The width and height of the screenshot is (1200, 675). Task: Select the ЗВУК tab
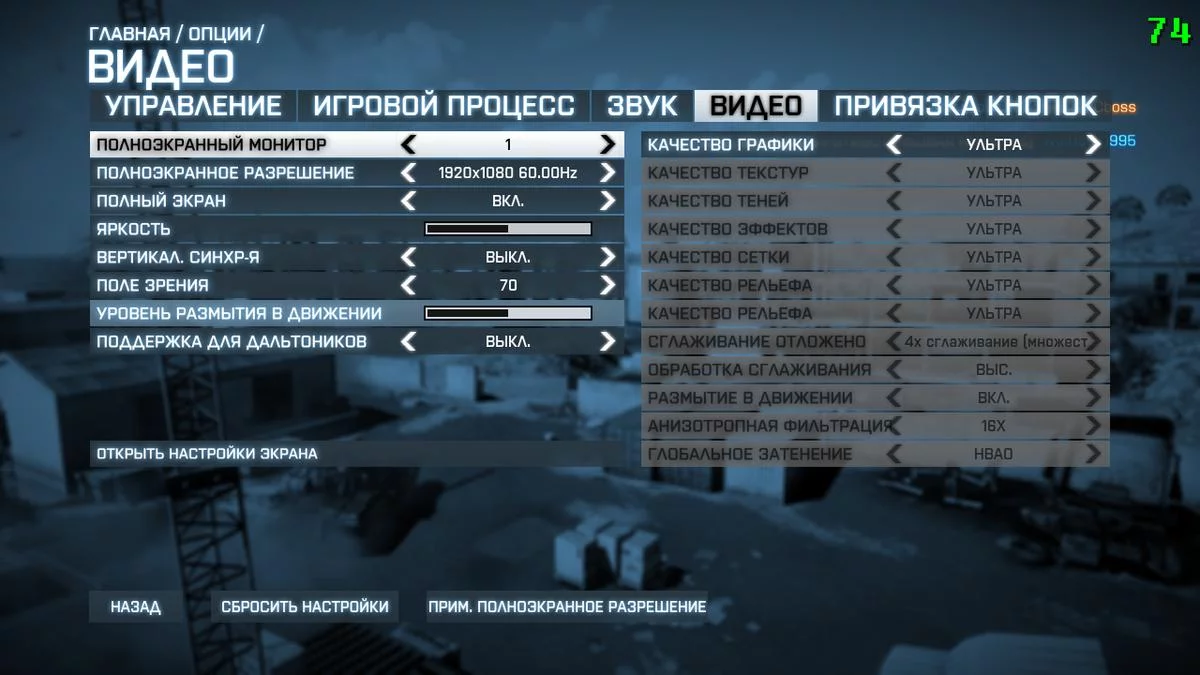tap(642, 106)
